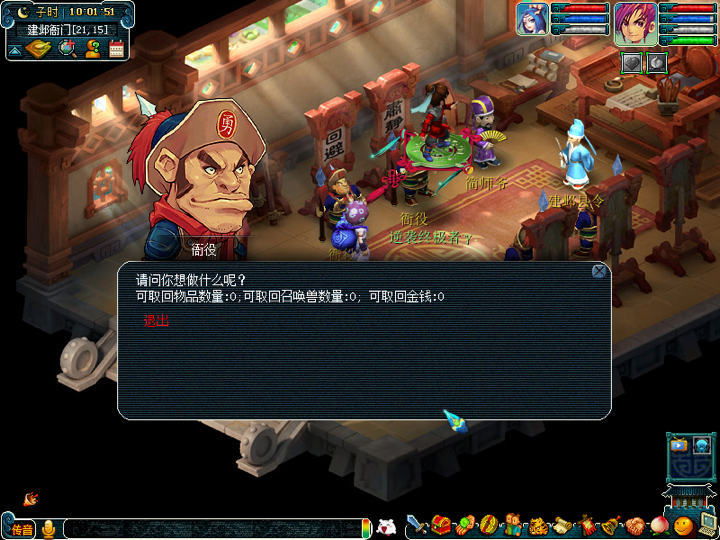
Task: Click the 传音 chat channel button
Action: click(21, 528)
